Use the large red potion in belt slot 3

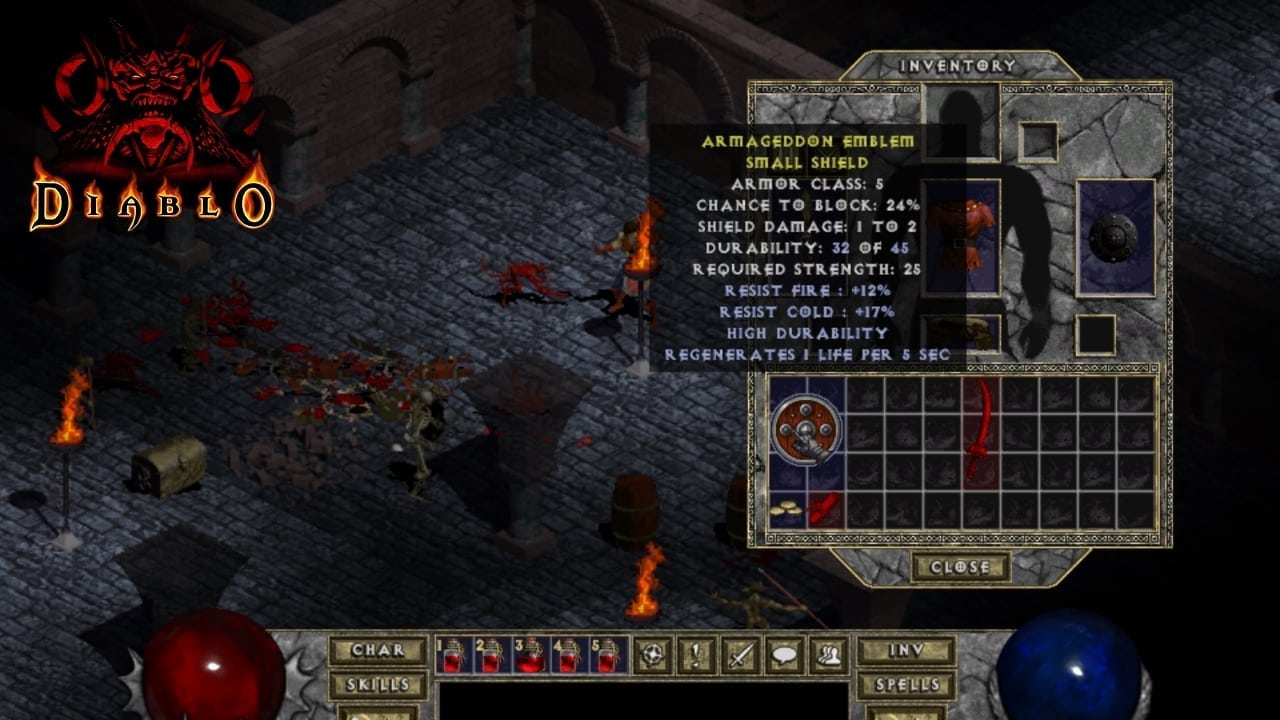pyautogui.click(x=530, y=655)
